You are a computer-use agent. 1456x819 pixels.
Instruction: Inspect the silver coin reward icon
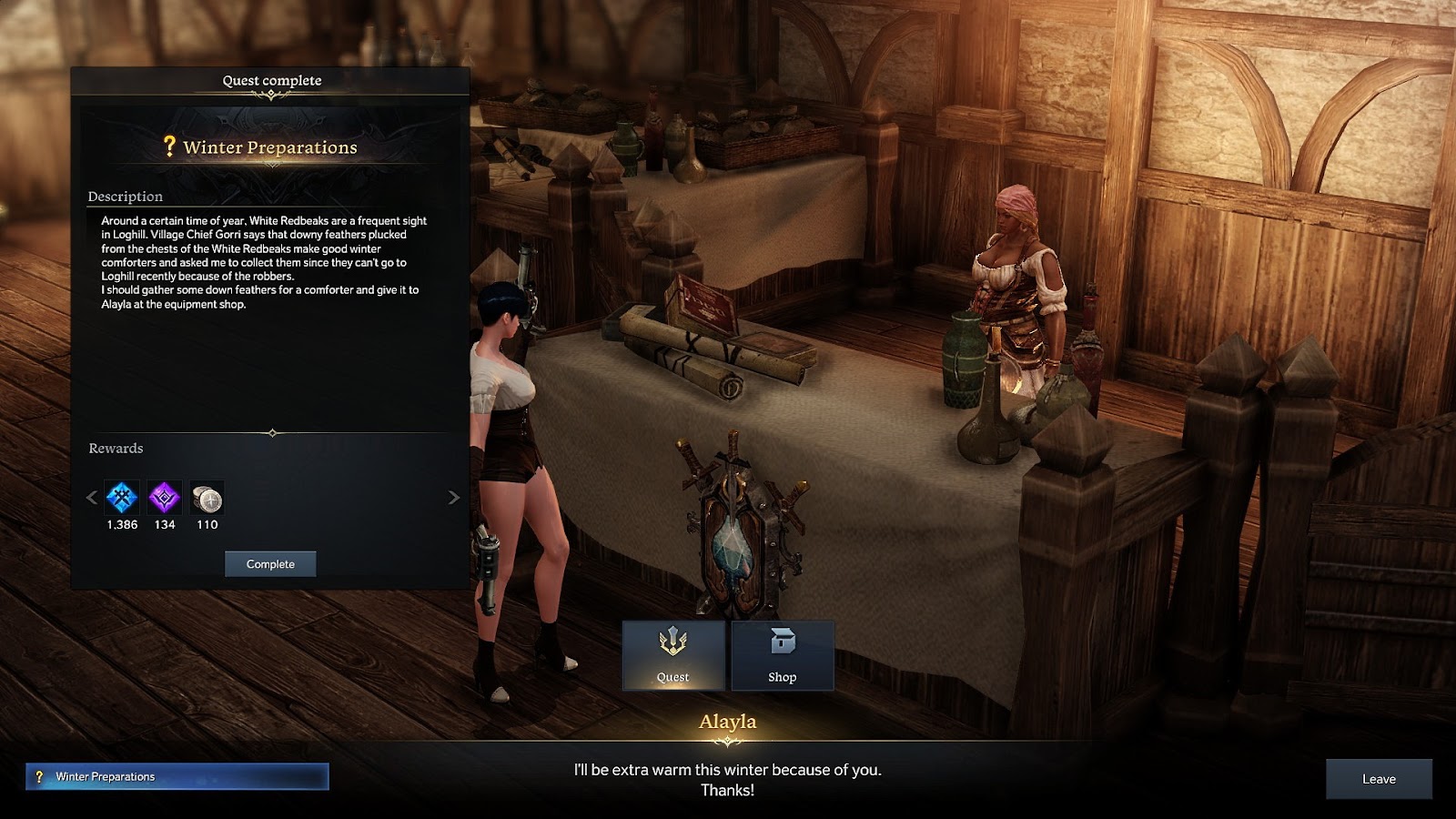coord(207,499)
